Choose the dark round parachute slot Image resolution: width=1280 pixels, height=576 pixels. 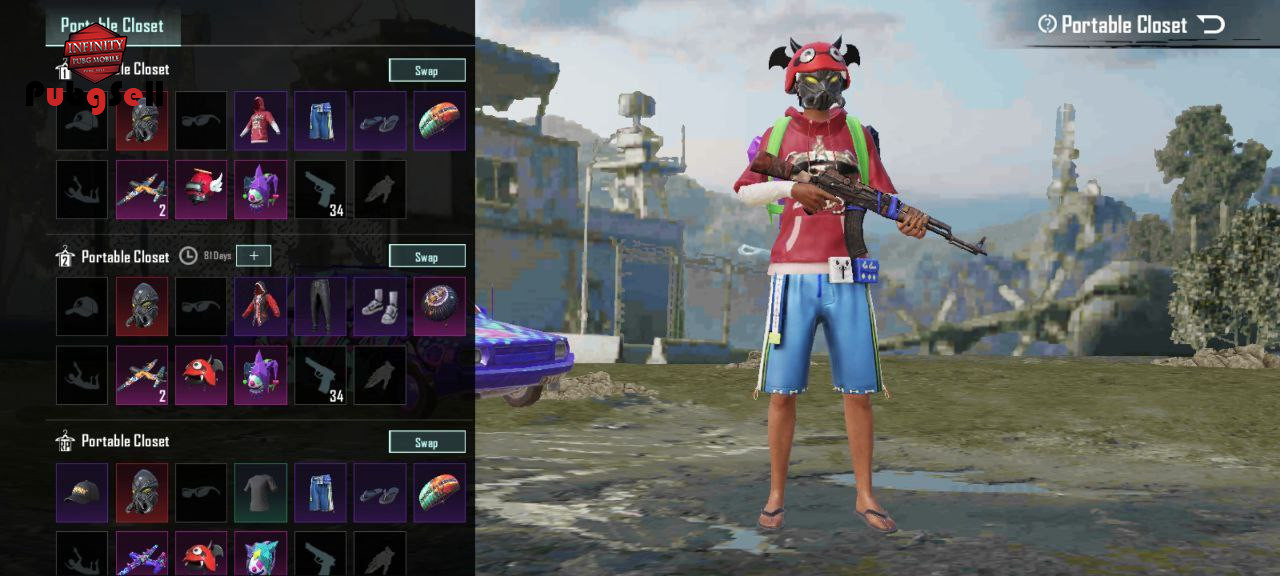[440, 306]
